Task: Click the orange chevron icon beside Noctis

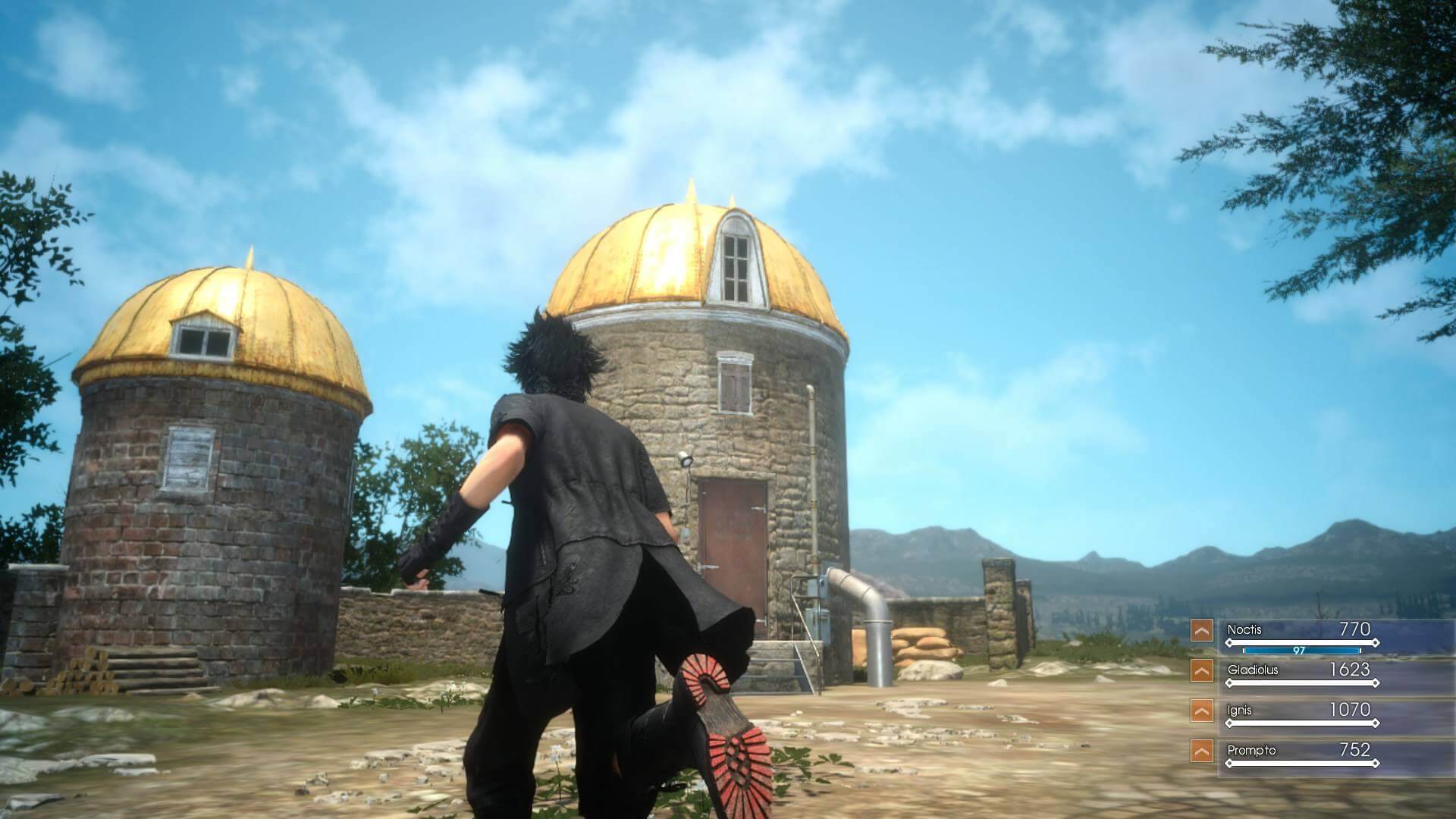Action: coord(1201,632)
